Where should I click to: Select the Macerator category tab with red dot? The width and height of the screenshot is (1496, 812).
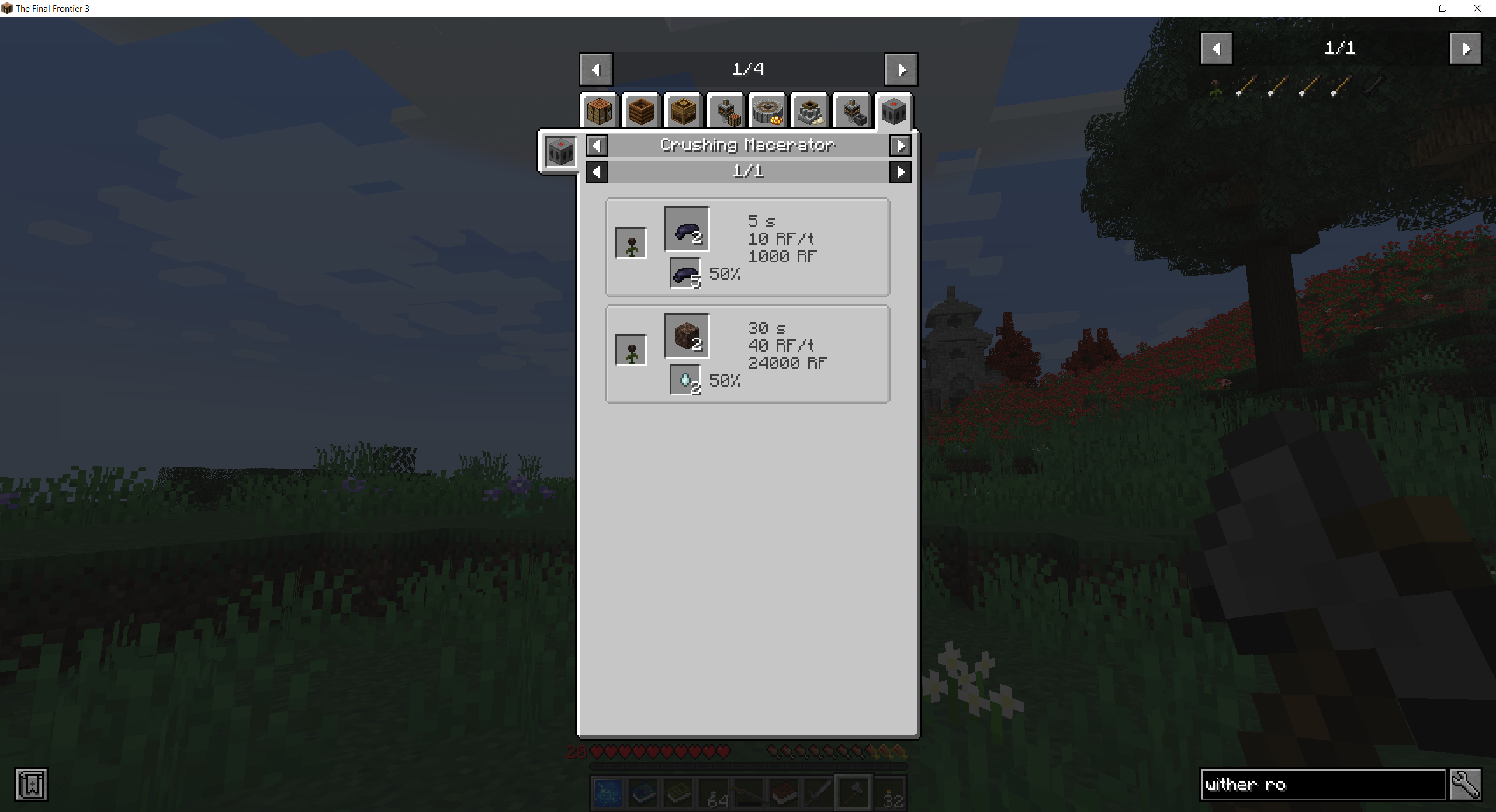(x=892, y=111)
